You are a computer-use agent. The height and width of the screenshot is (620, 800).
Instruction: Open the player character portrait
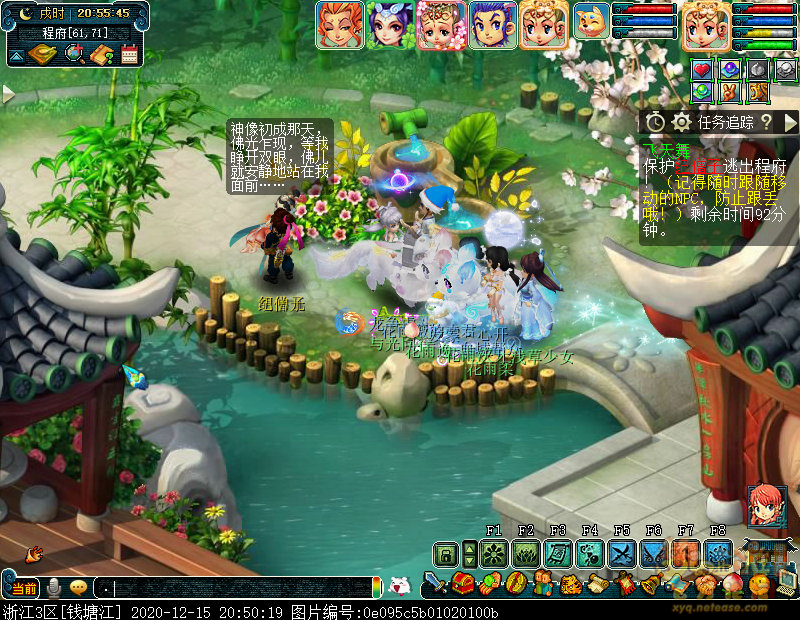click(706, 25)
